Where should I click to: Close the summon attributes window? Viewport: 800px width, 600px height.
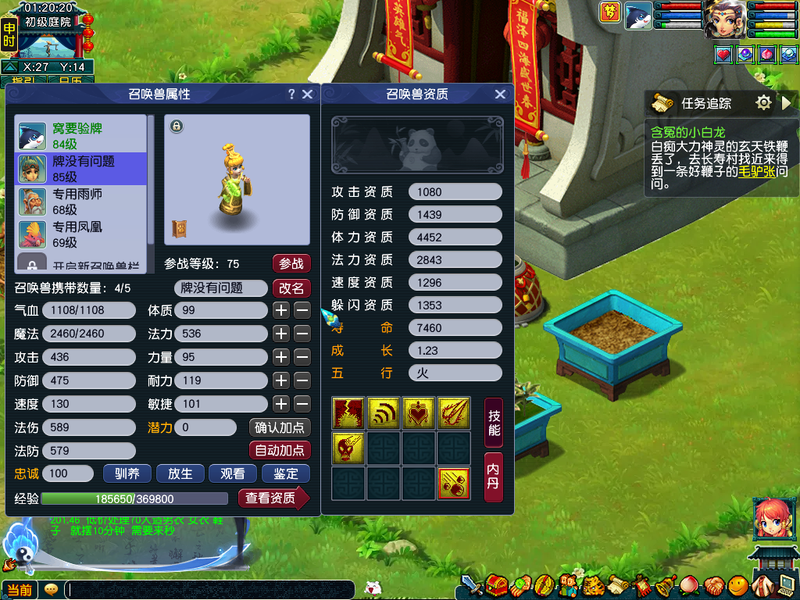point(307,94)
